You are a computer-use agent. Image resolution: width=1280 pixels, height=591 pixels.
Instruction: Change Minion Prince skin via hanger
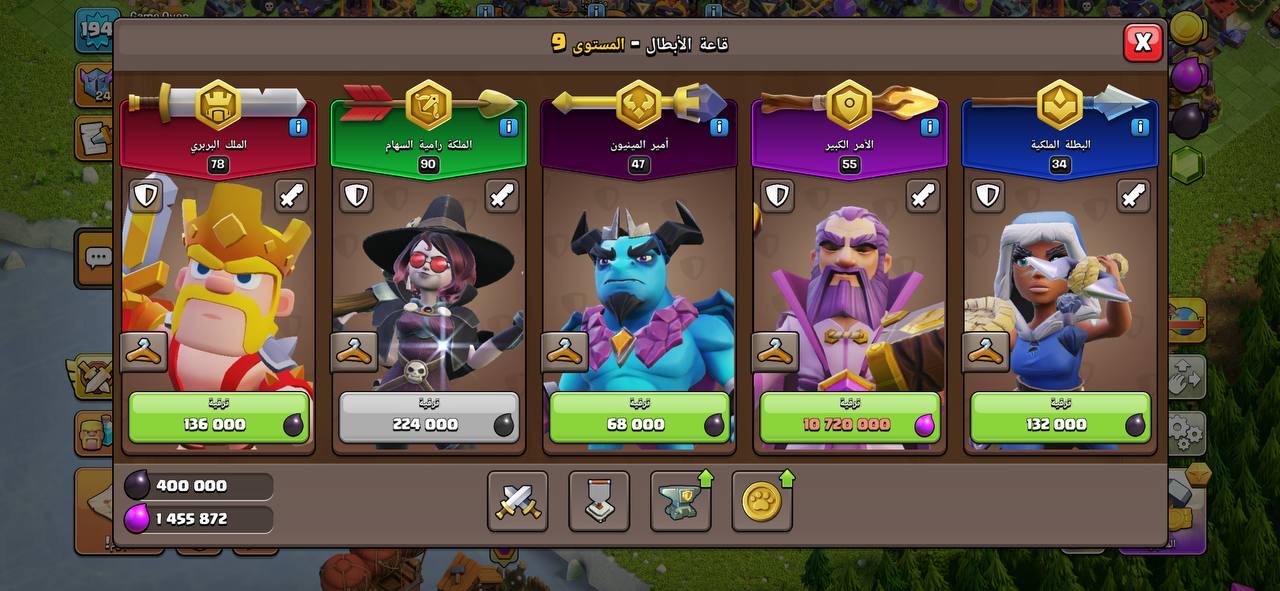pyautogui.click(x=565, y=352)
